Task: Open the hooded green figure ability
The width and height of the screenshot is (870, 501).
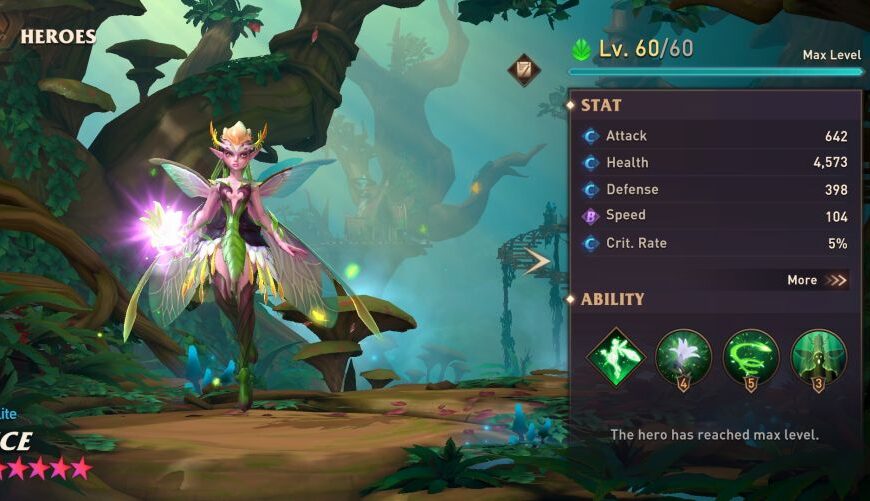Action: [x=819, y=357]
